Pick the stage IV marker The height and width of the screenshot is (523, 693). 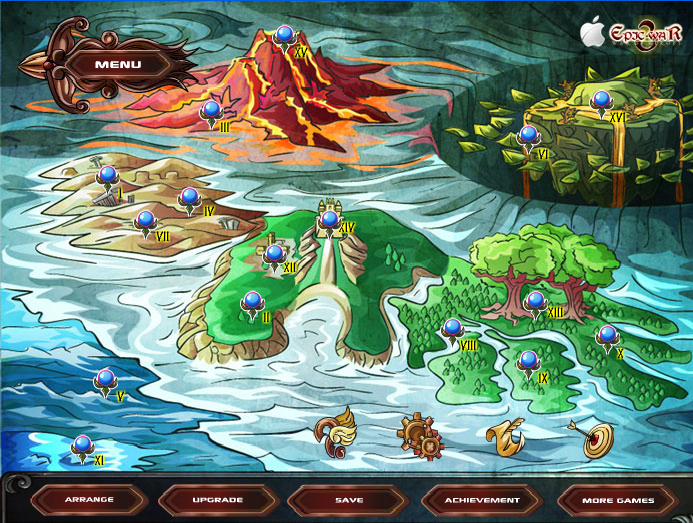[x=189, y=198]
